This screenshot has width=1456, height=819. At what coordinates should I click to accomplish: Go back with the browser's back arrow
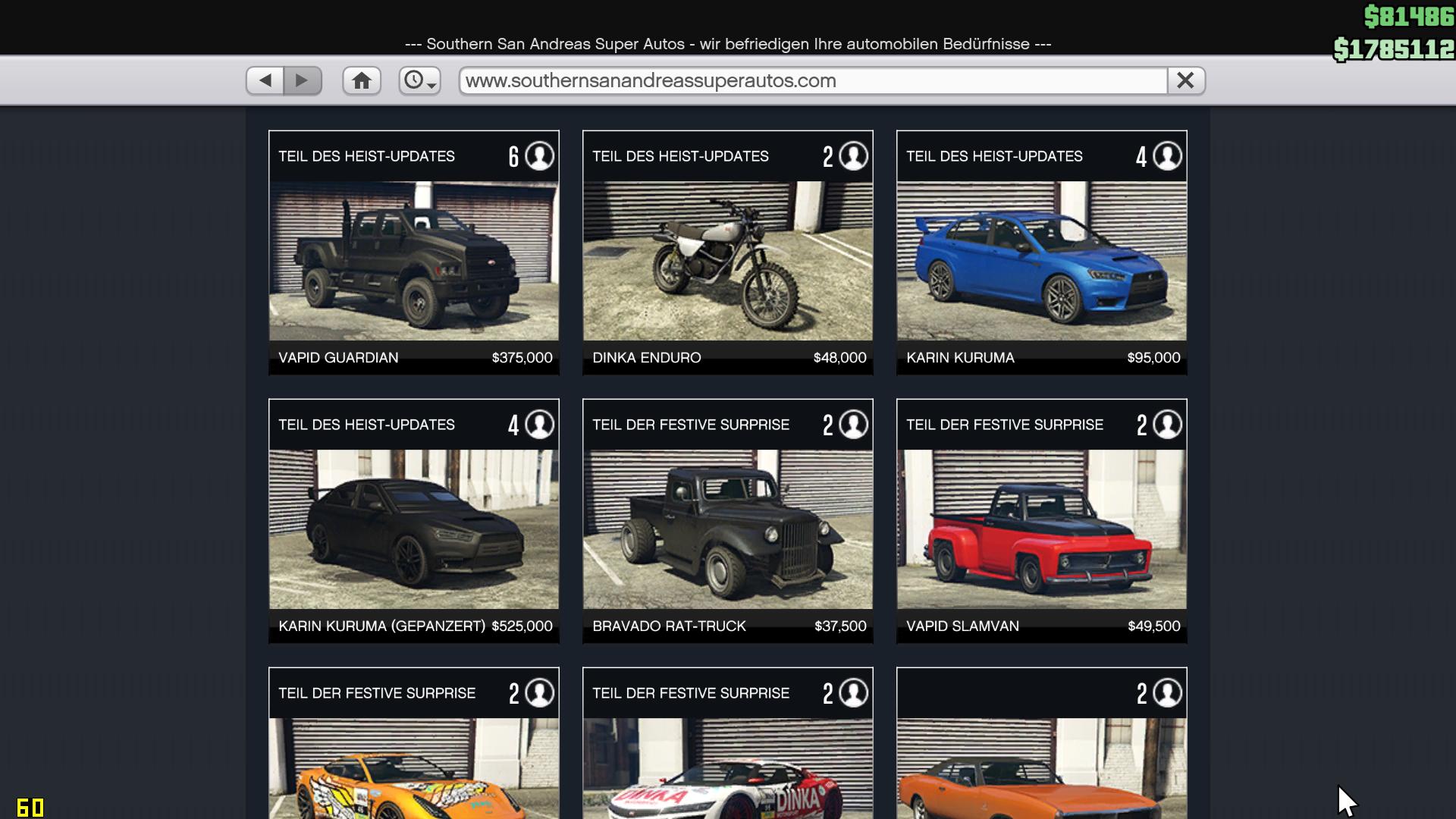265,80
